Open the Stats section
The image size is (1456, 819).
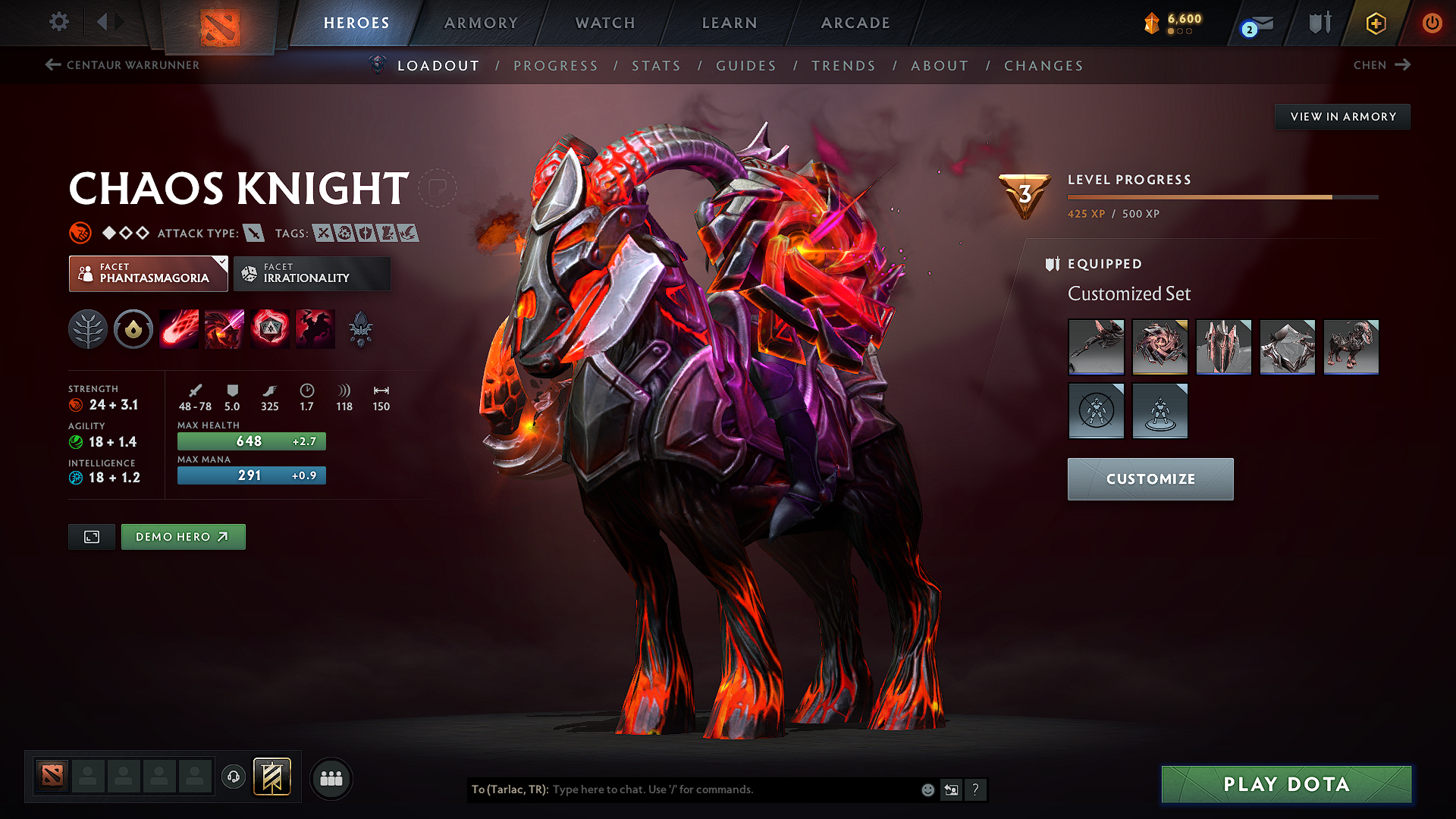point(657,66)
